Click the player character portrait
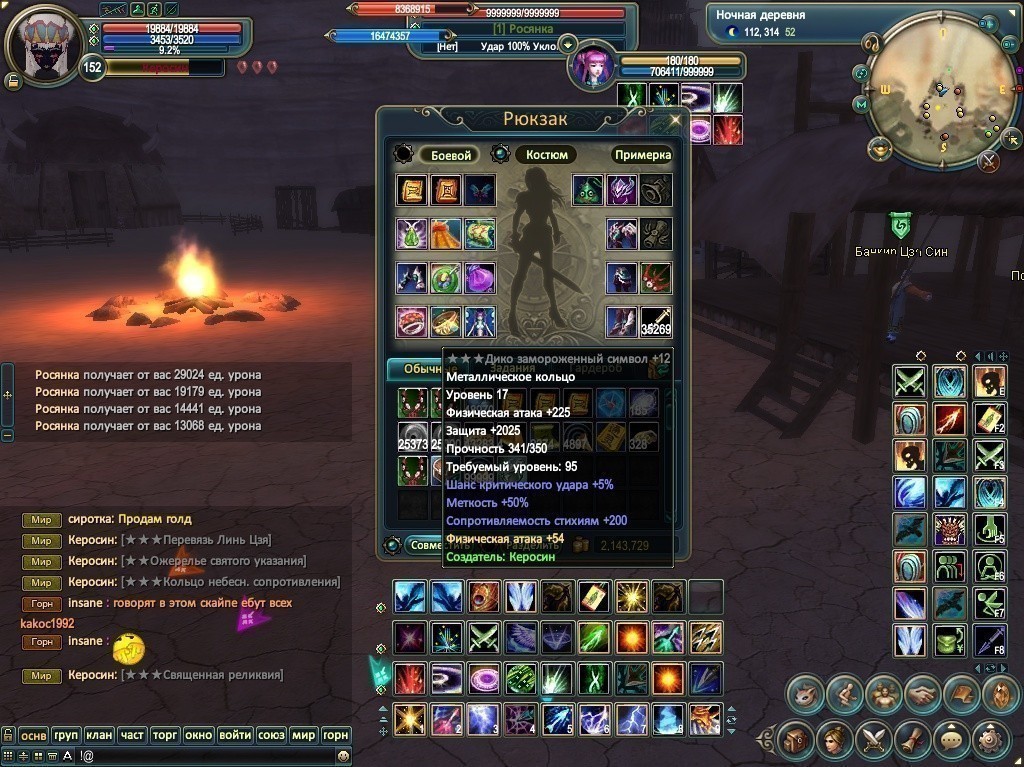Image resolution: width=1024 pixels, height=767 pixels. (x=42, y=46)
